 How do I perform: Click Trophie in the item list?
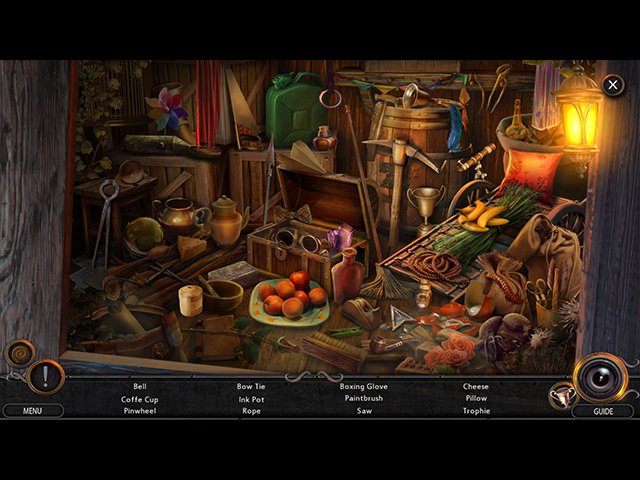click(x=475, y=411)
